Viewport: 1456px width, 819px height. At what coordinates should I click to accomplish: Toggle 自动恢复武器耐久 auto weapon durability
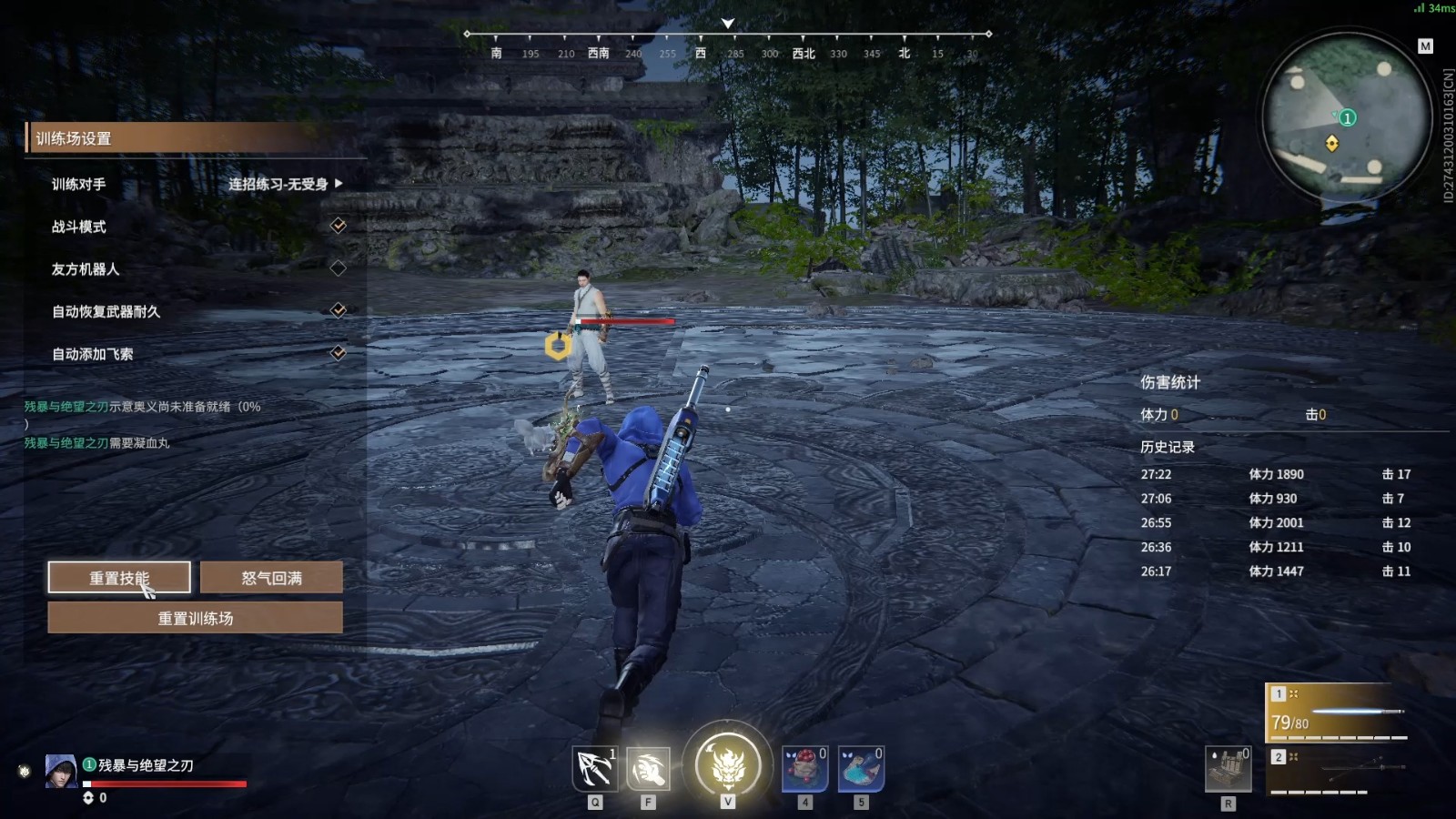[x=338, y=310]
